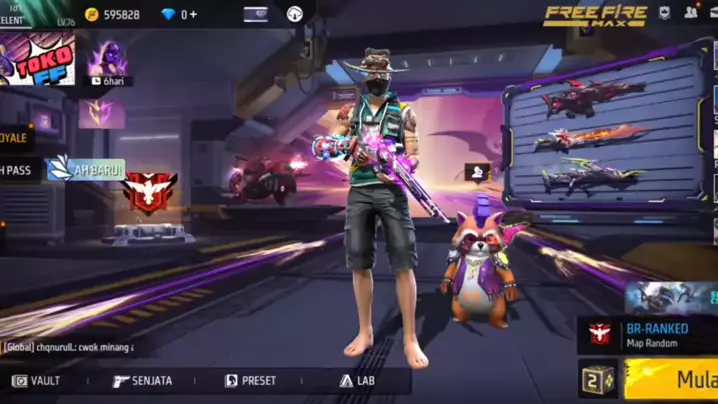This screenshot has width=718, height=404.
Task: Open the friends list icon
Action: tap(691, 13)
